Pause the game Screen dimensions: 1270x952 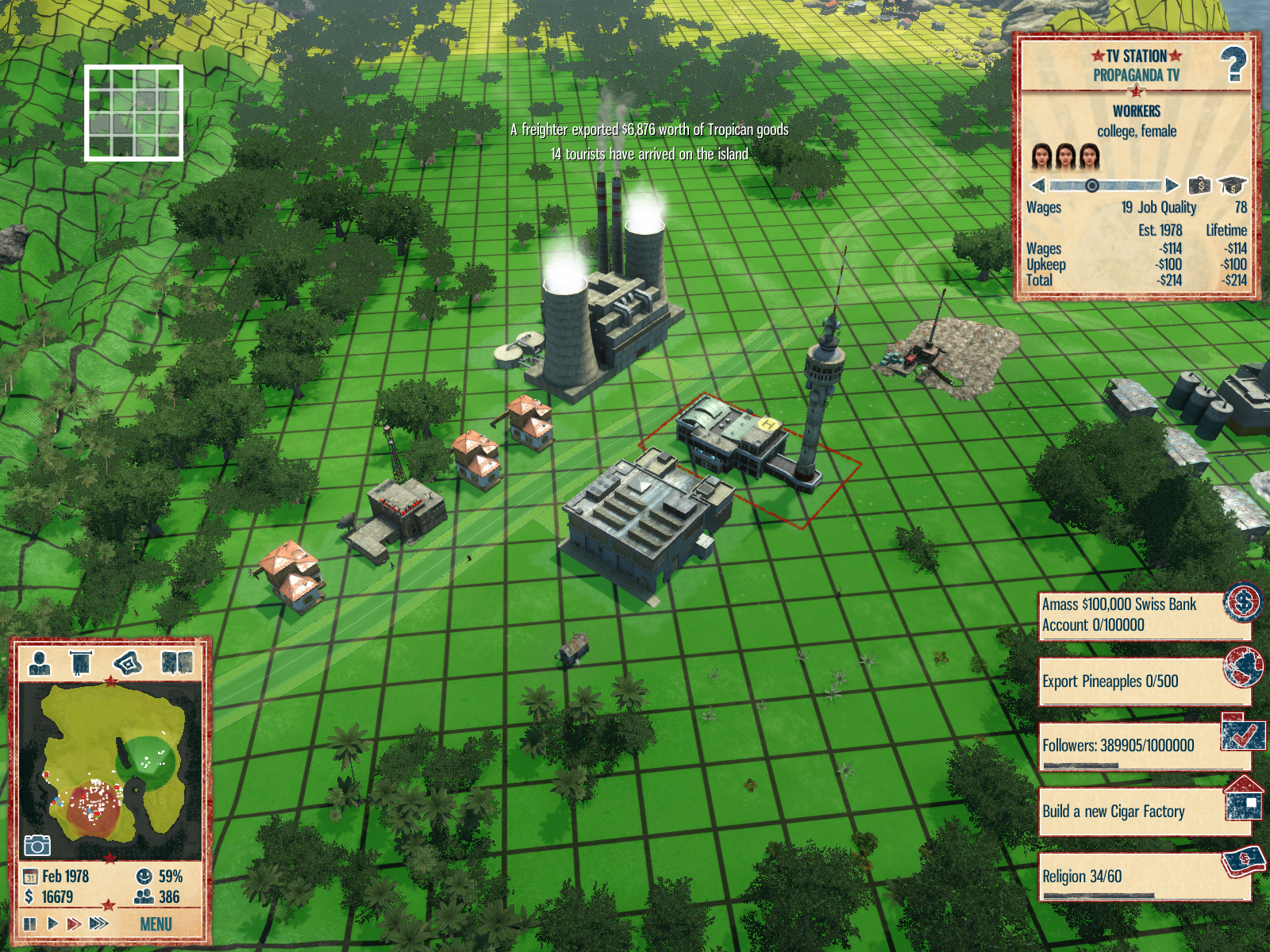click(x=30, y=923)
